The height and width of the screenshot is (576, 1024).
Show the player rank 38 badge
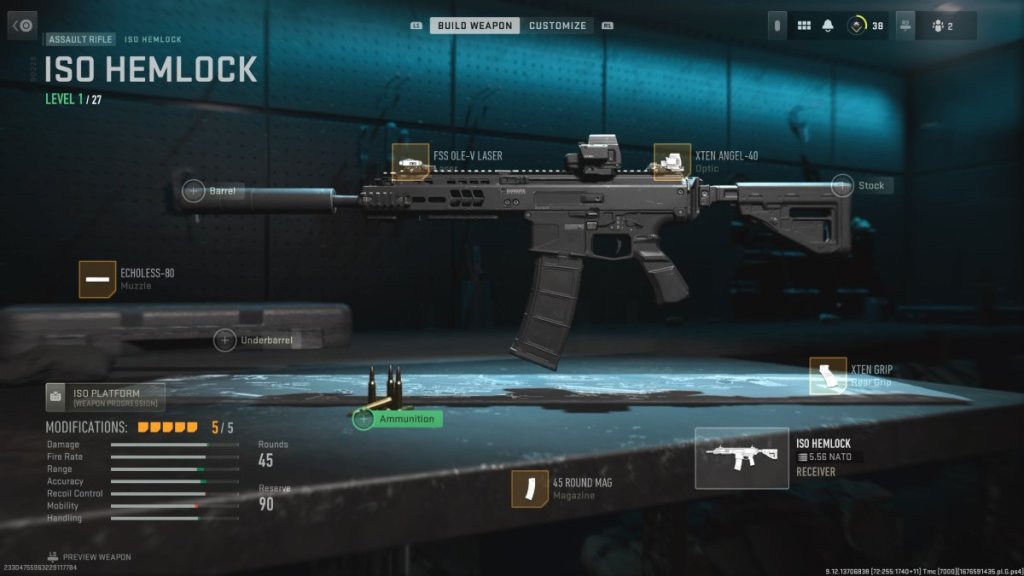click(864, 25)
